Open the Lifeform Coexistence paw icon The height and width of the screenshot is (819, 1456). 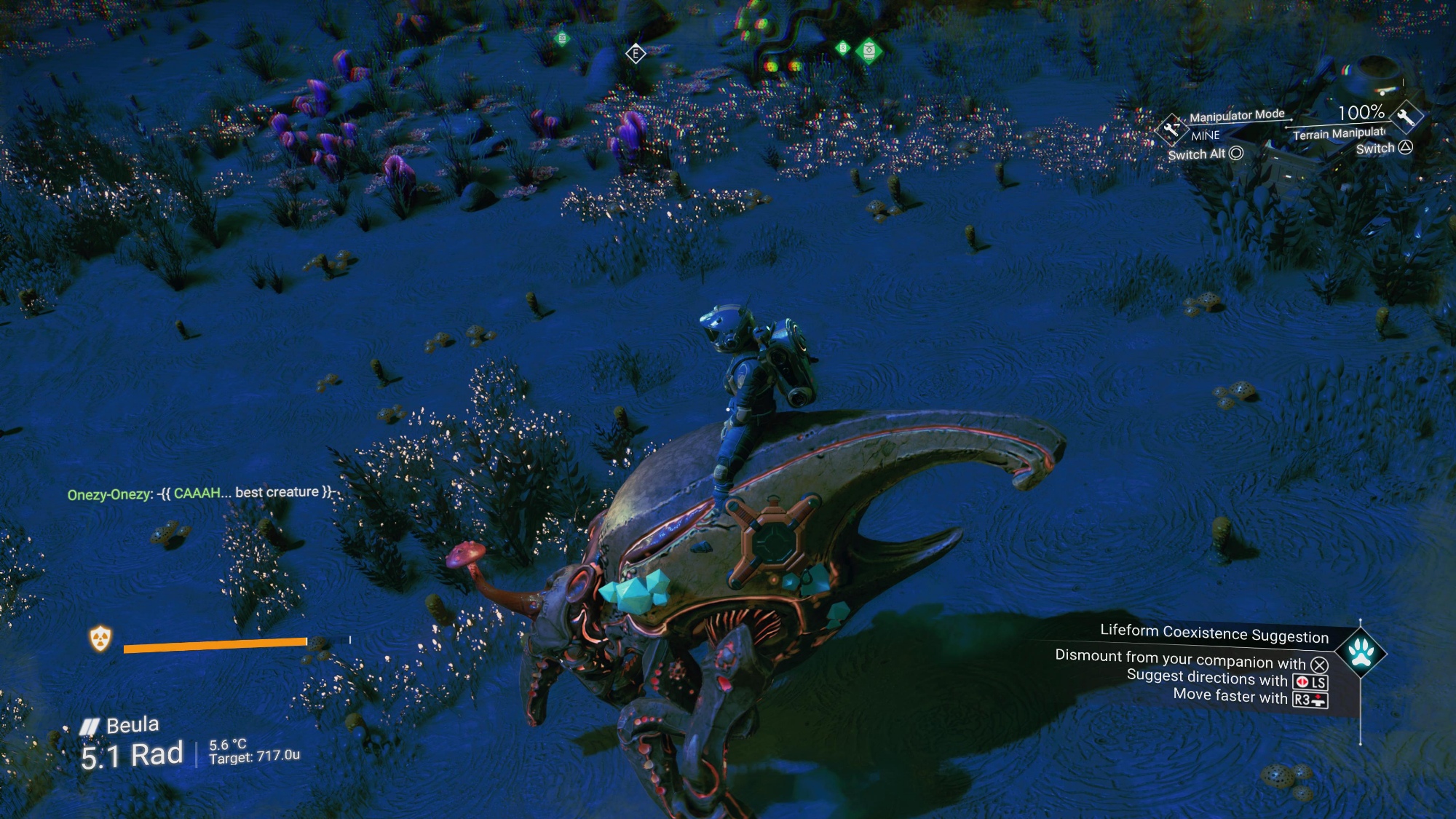(1360, 652)
